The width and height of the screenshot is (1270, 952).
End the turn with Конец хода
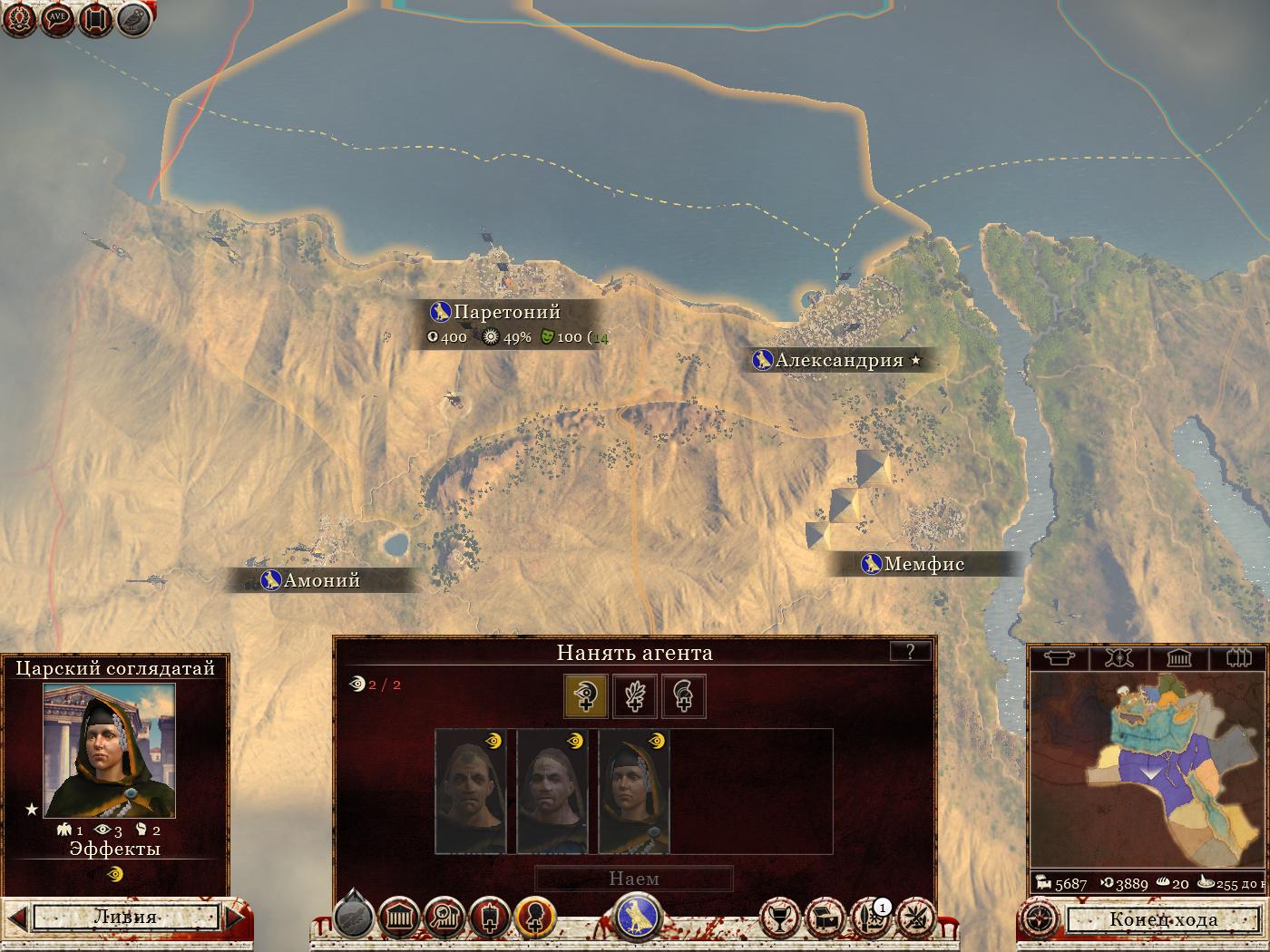1163,919
